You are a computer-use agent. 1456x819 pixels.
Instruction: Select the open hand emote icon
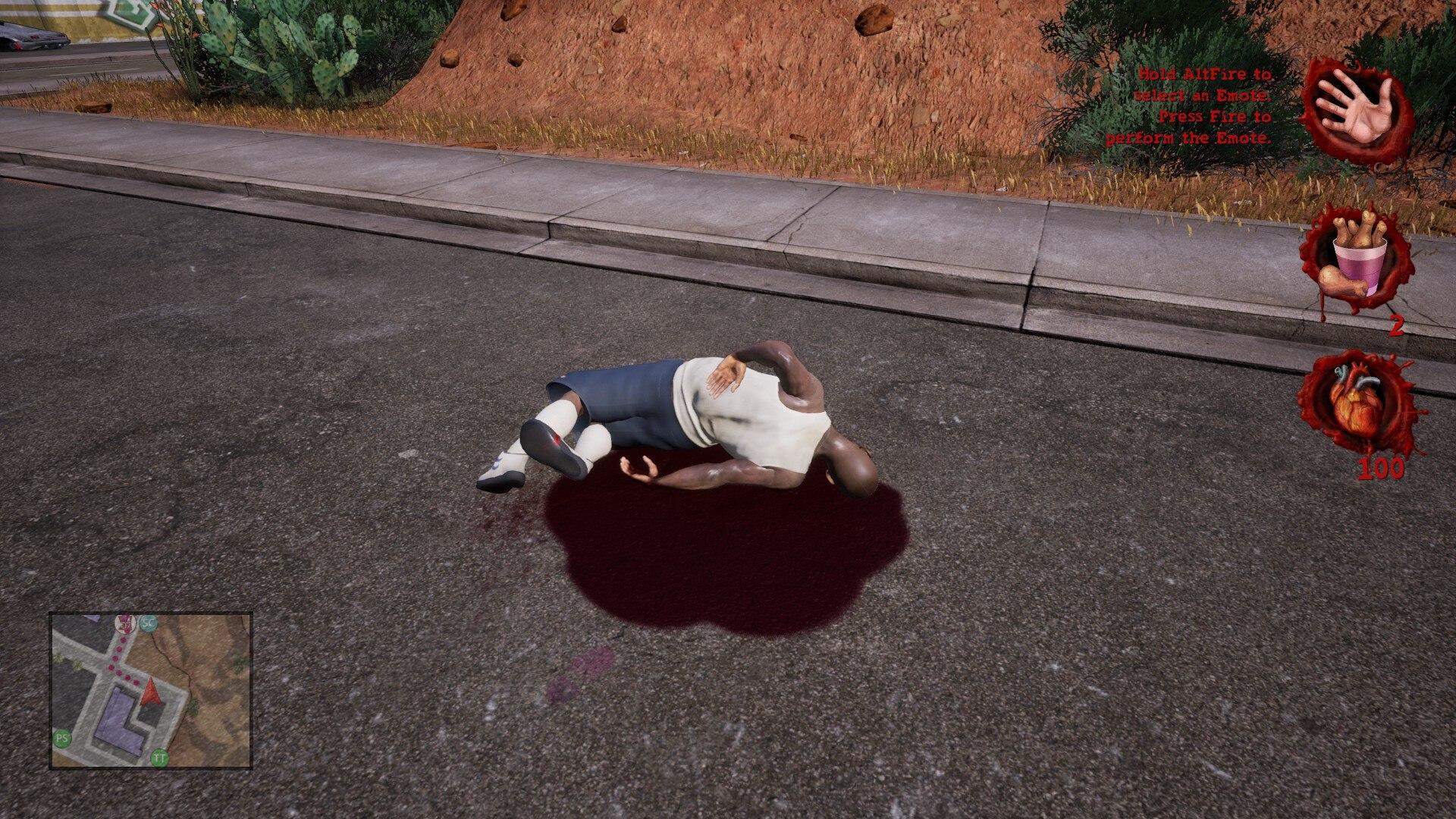coord(1356,111)
